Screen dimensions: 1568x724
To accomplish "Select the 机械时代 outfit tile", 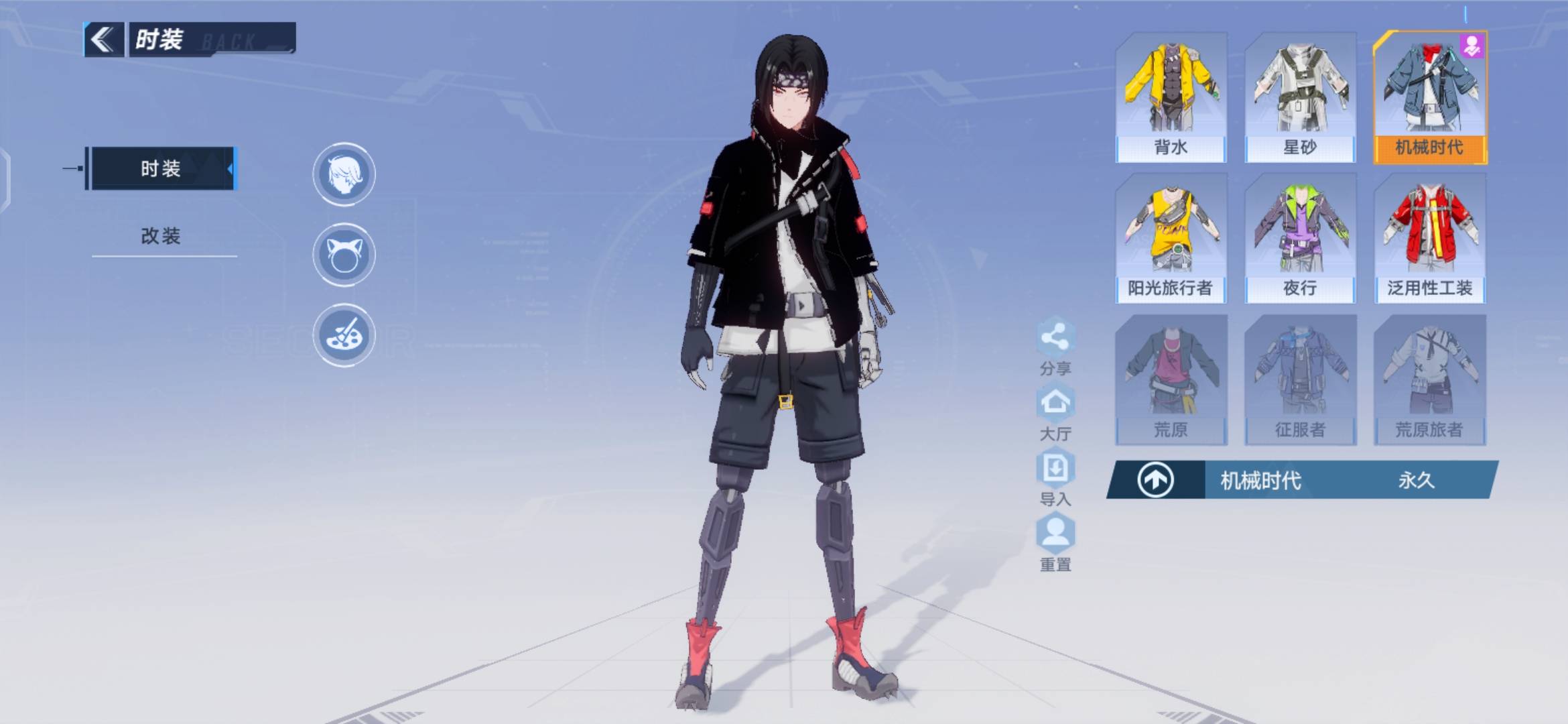I will click(1429, 97).
